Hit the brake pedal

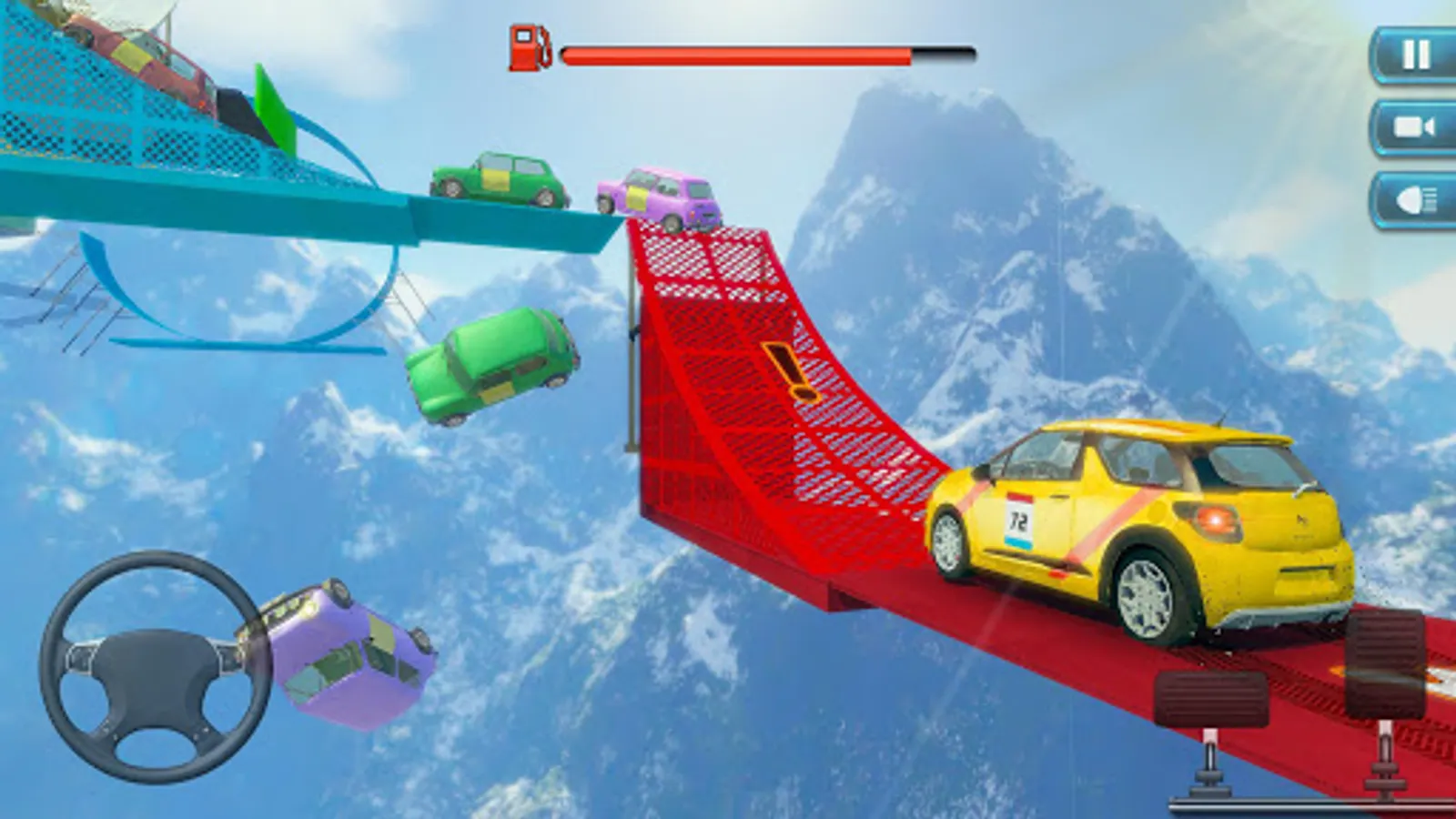click(1211, 699)
